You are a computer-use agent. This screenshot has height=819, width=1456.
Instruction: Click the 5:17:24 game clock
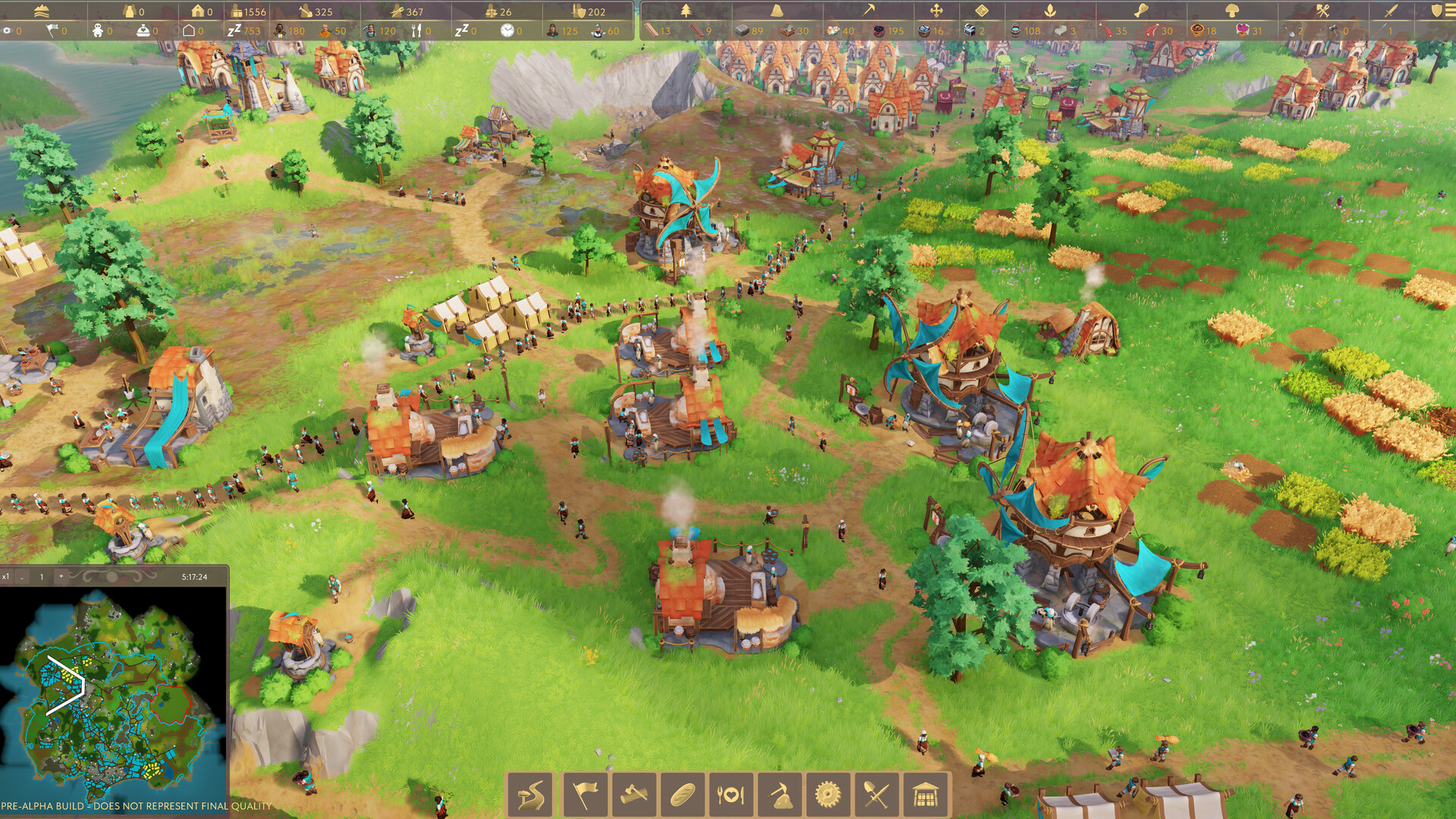[196, 576]
